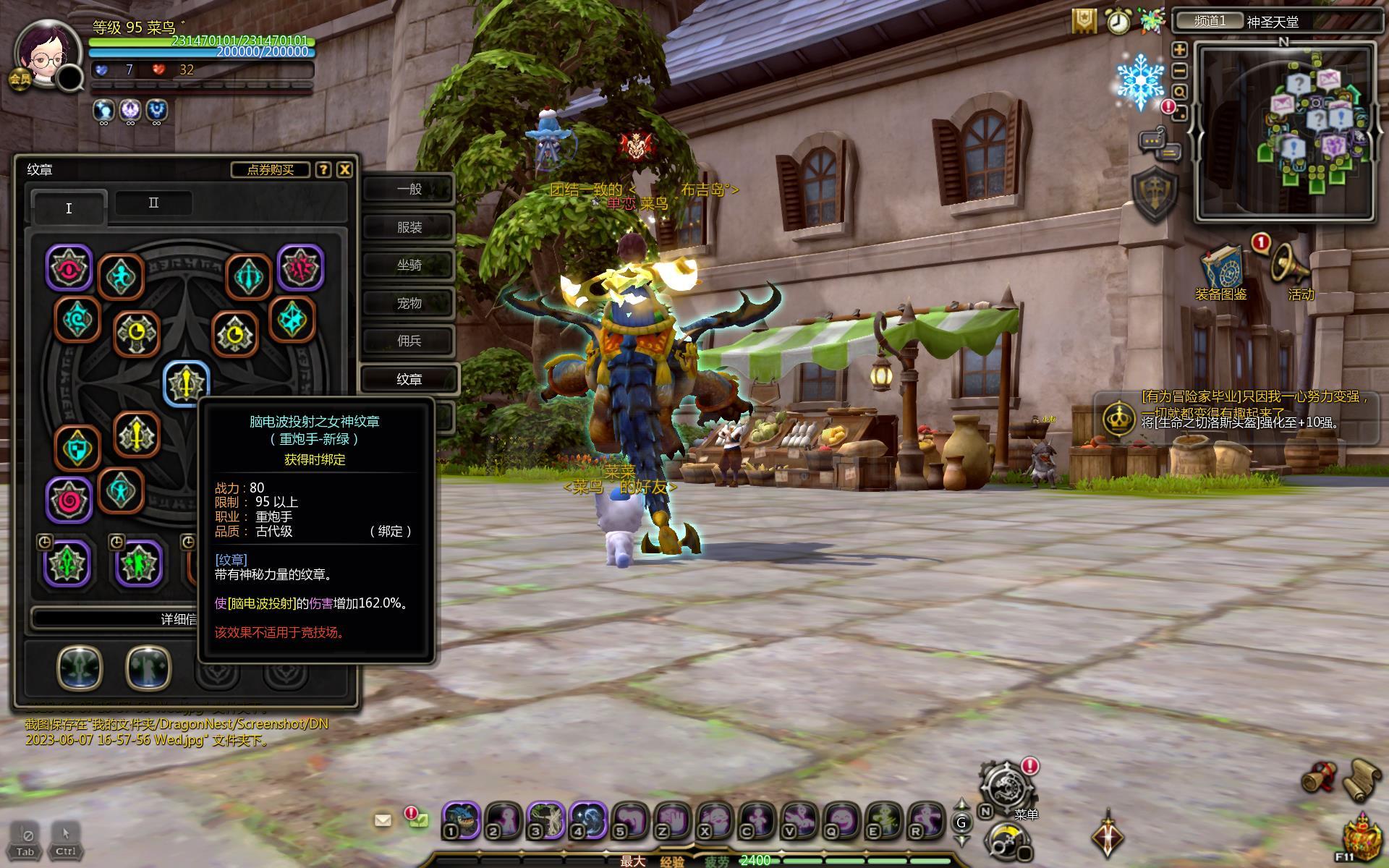Show the 坐骑 mount tab
This screenshot has height=868, width=1389.
[x=409, y=265]
